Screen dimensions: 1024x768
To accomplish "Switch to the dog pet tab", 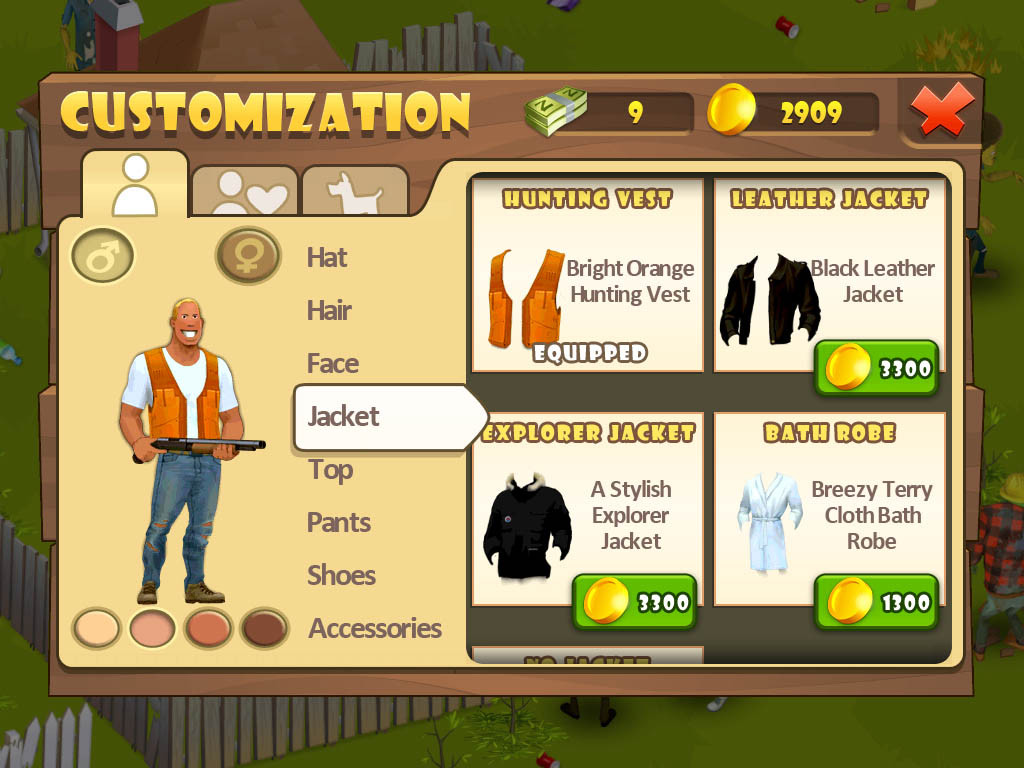I will (355, 191).
